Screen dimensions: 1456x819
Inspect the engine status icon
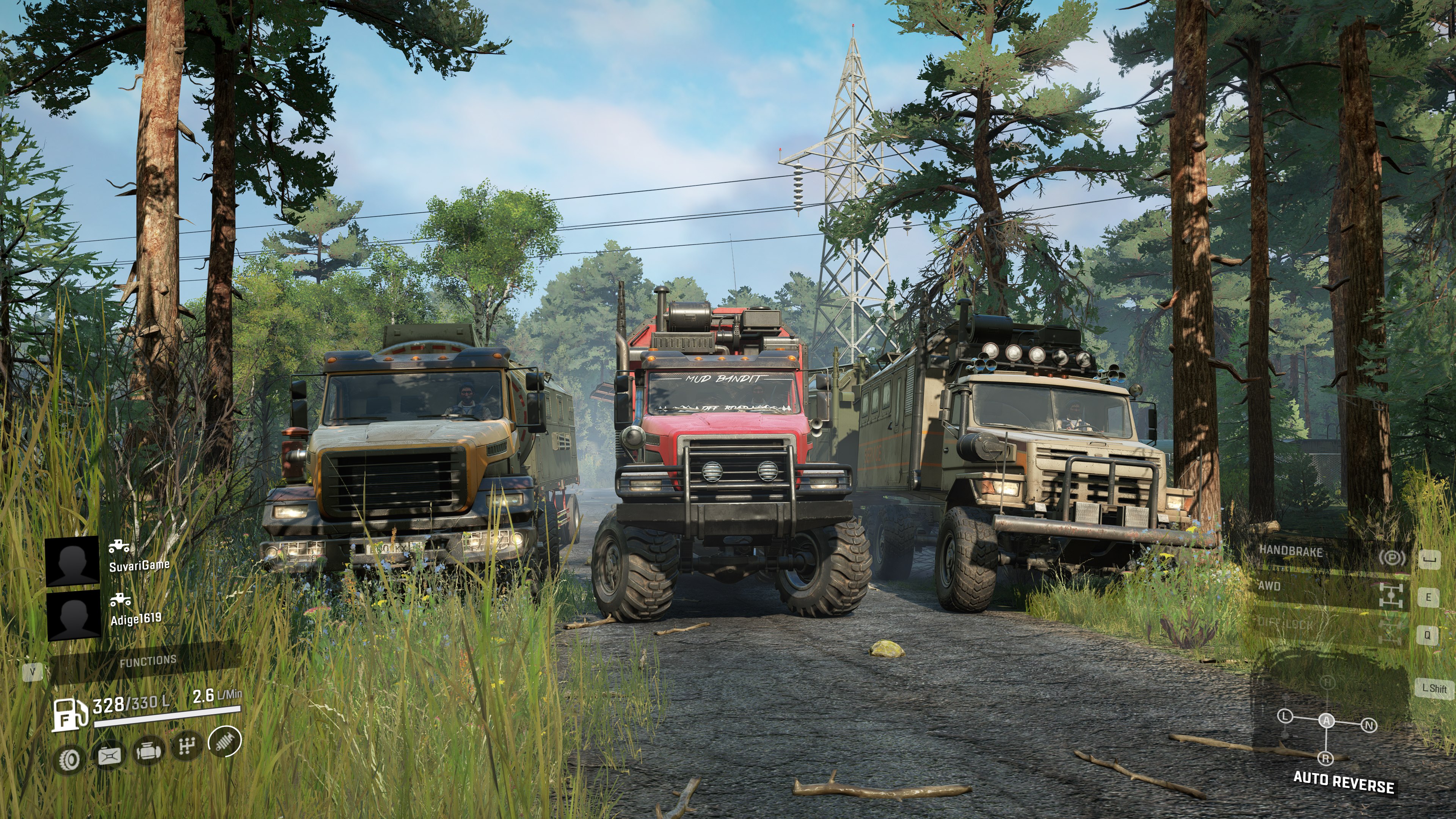point(149,752)
